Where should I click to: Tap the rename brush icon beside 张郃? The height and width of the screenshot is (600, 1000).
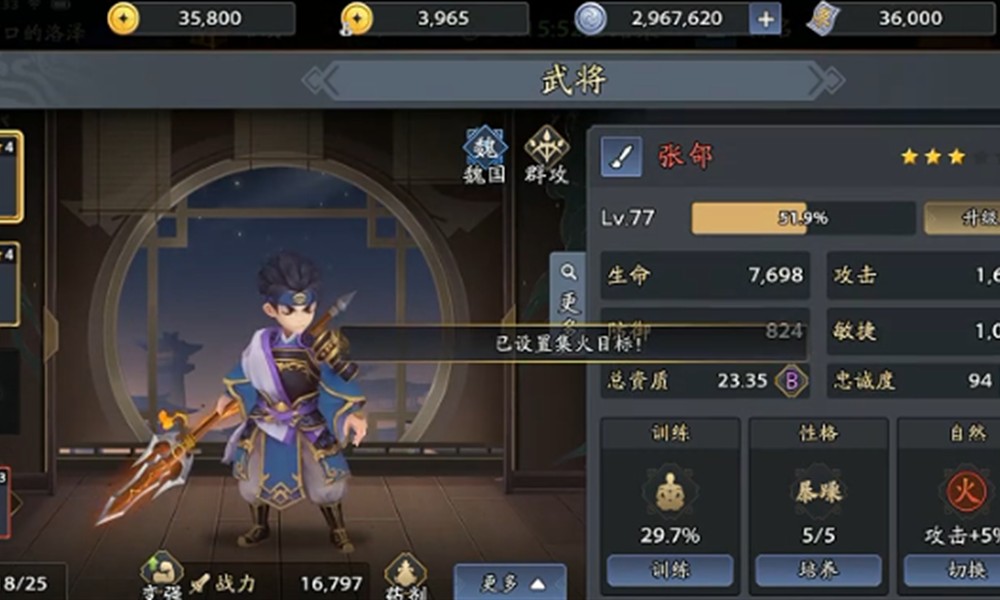(621, 158)
